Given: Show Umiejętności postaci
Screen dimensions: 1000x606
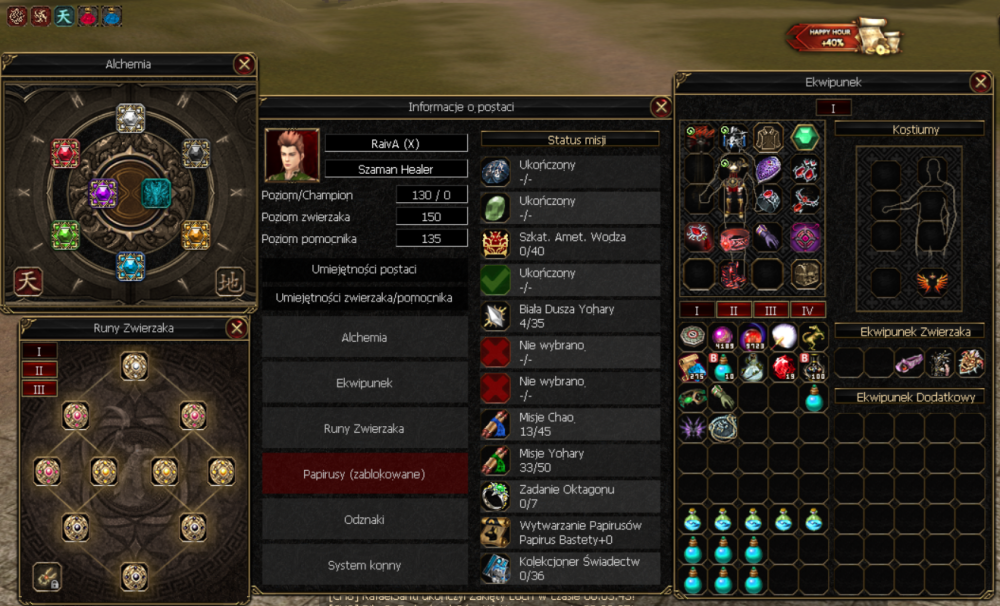Looking at the screenshot, I should 364,270.
